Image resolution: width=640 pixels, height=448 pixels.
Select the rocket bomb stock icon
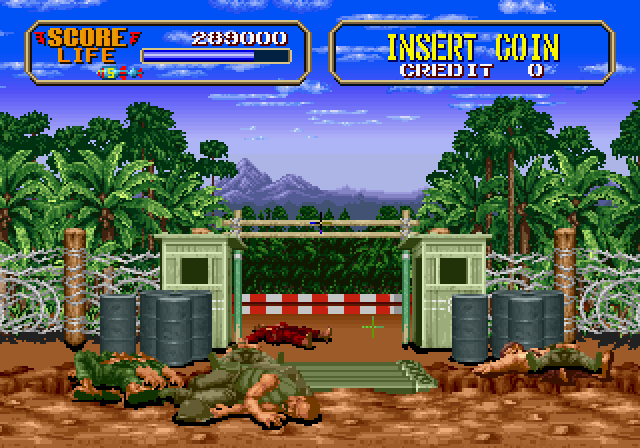click(x=114, y=72)
